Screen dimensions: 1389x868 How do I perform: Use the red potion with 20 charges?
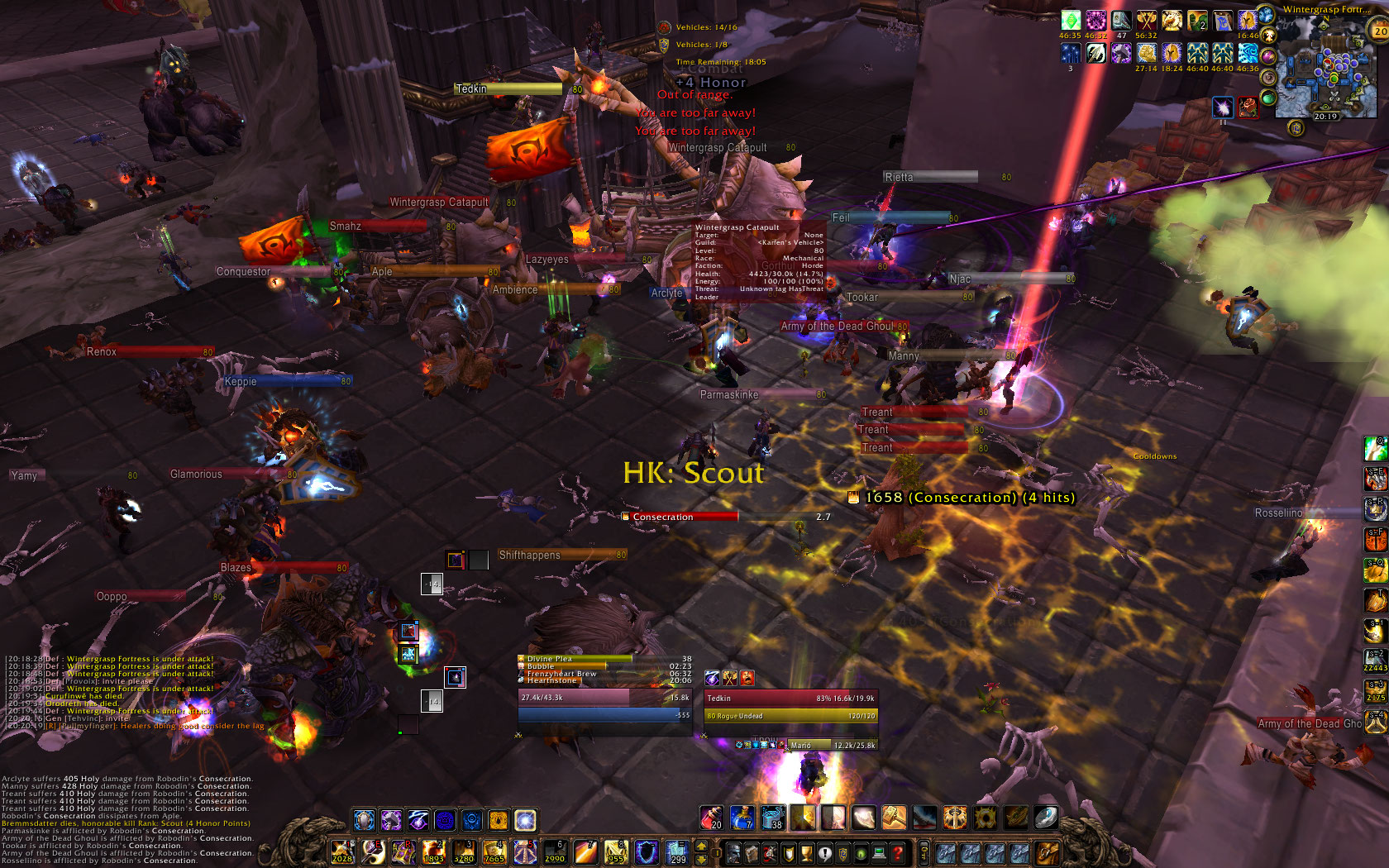click(x=711, y=818)
